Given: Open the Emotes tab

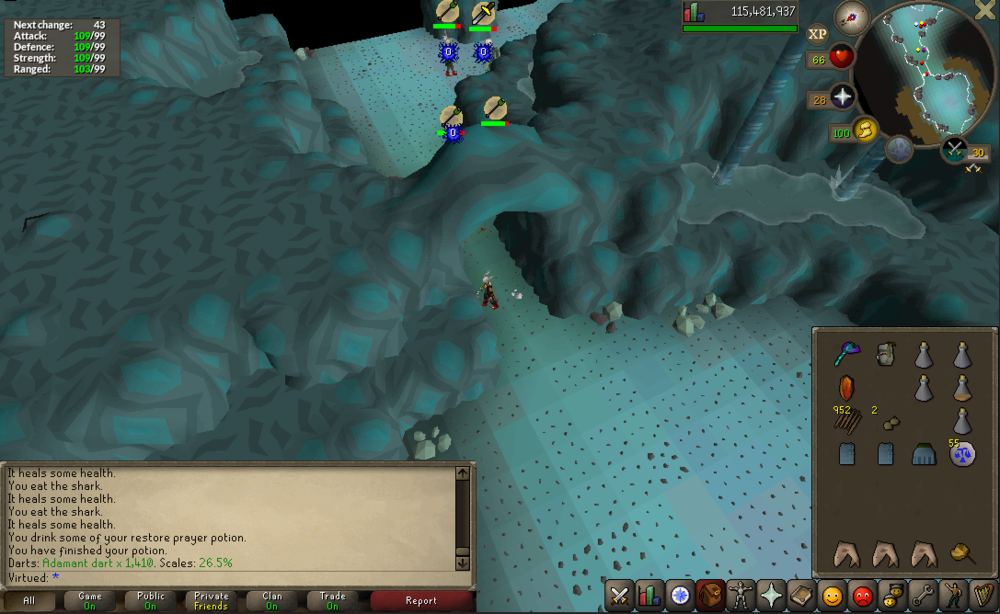Looking at the screenshot, I should click(x=952, y=596).
